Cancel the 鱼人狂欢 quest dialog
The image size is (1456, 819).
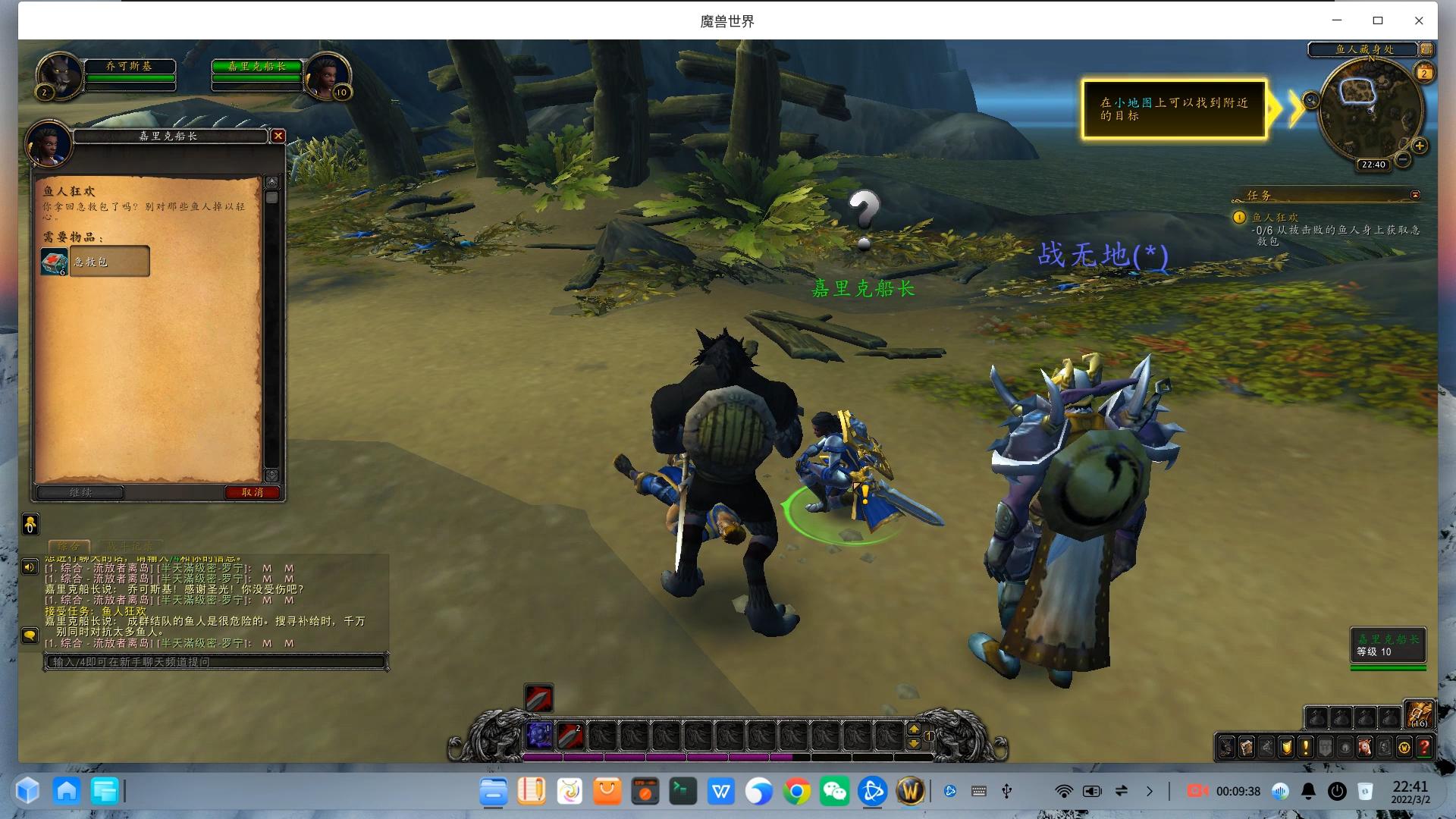click(252, 492)
